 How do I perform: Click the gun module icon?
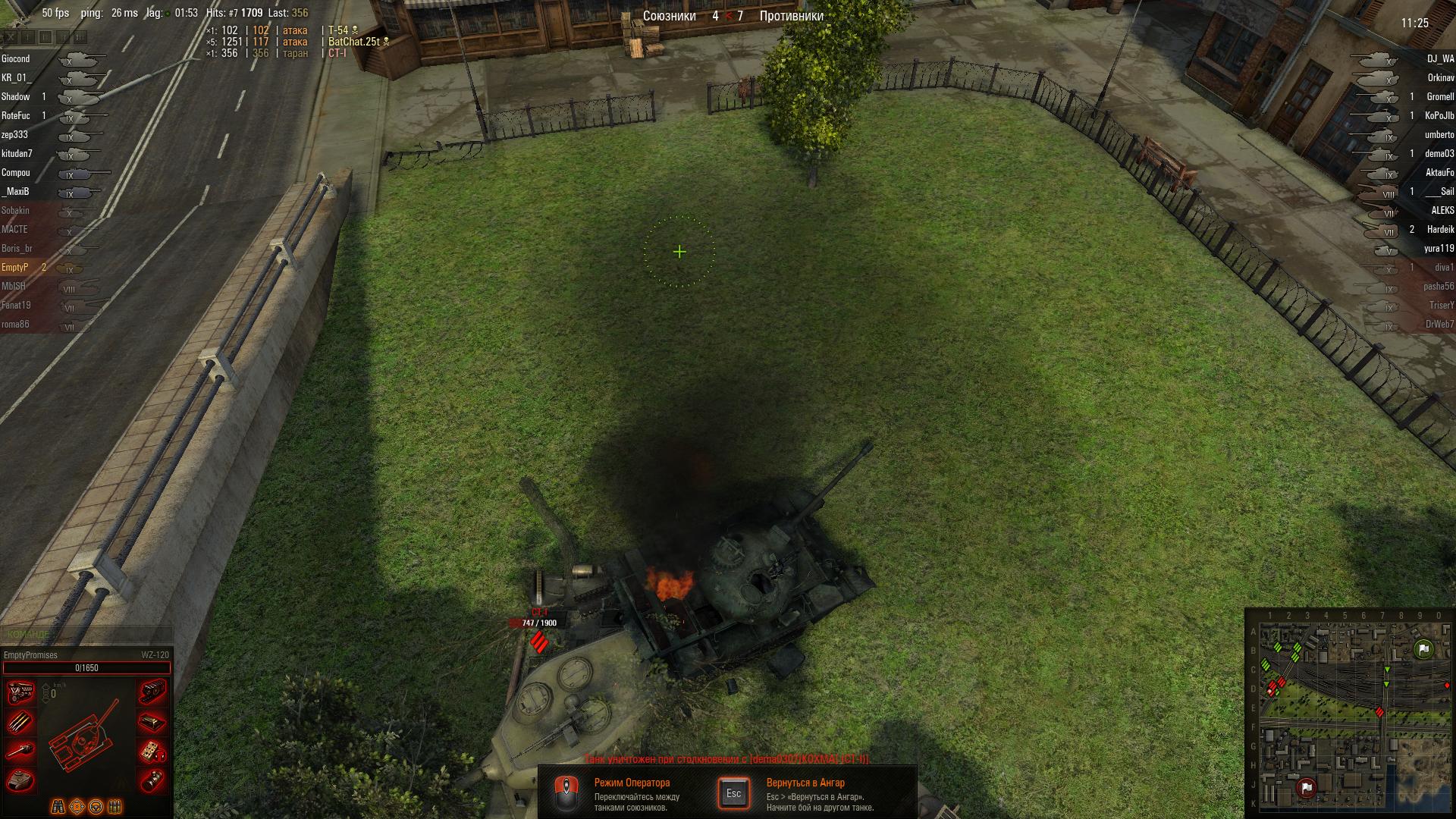coord(20,751)
